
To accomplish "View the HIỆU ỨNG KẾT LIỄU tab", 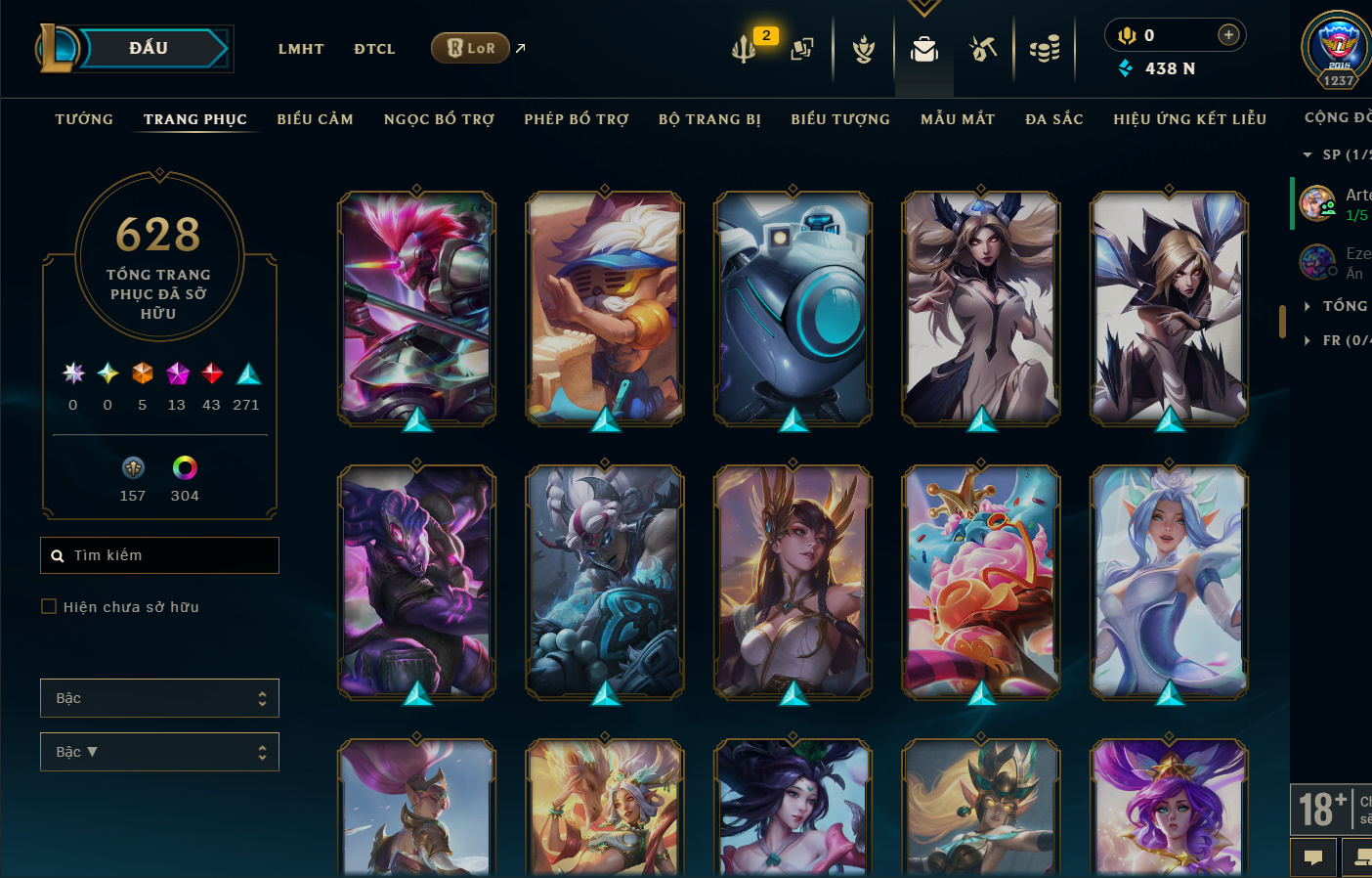I will pyautogui.click(x=1189, y=119).
